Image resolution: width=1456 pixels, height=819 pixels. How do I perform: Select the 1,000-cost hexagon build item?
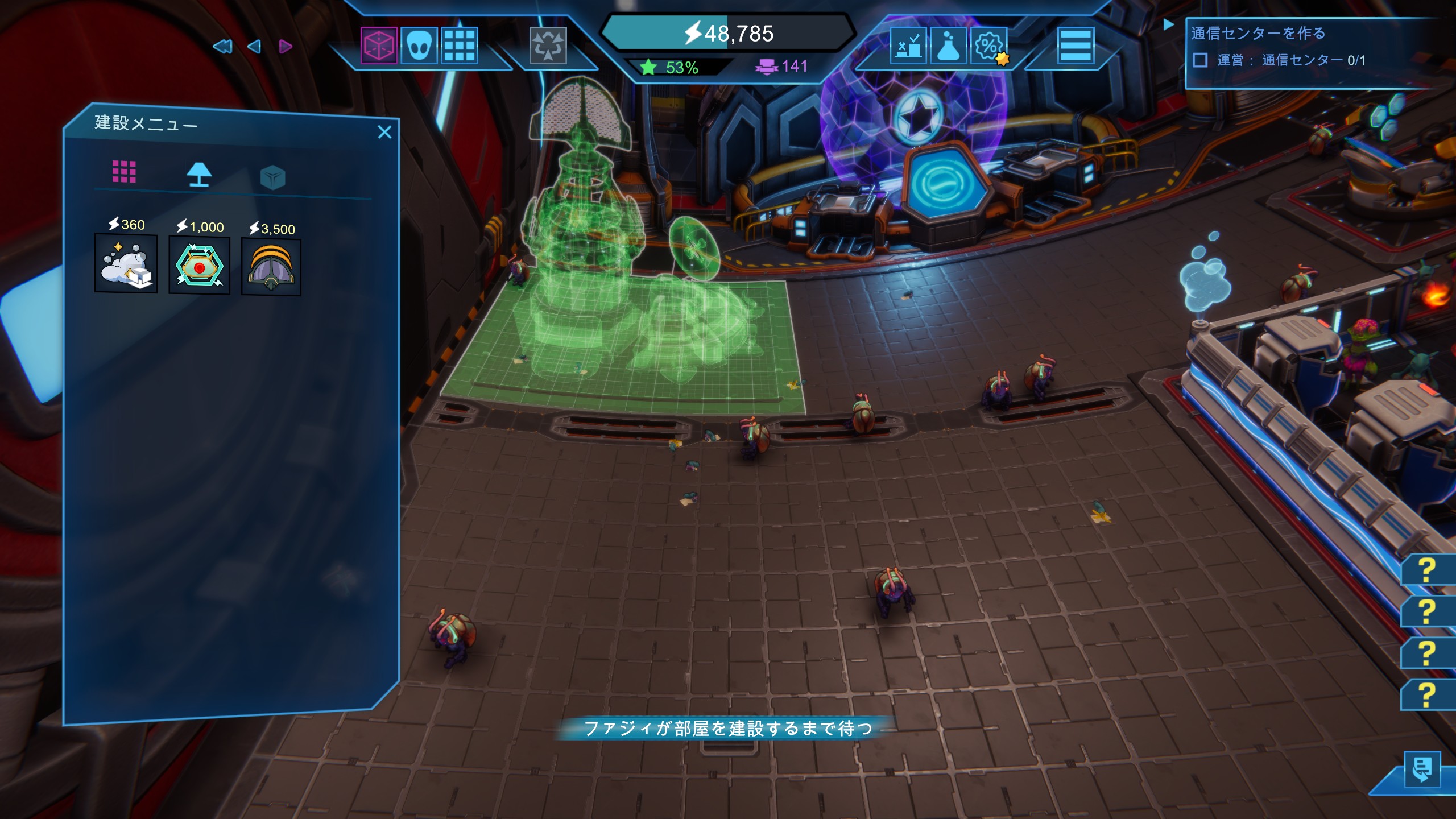200,266
